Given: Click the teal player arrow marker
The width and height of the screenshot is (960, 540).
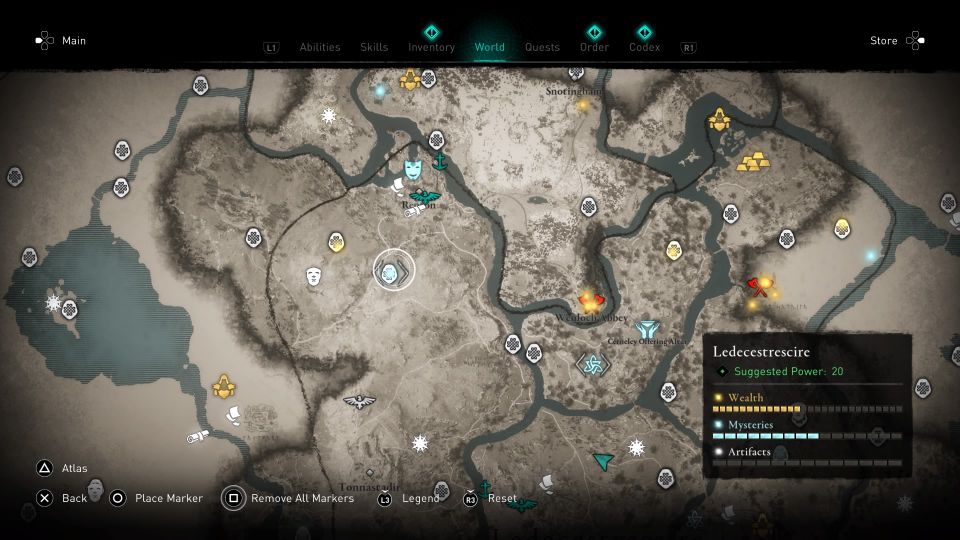Looking at the screenshot, I should [602, 460].
